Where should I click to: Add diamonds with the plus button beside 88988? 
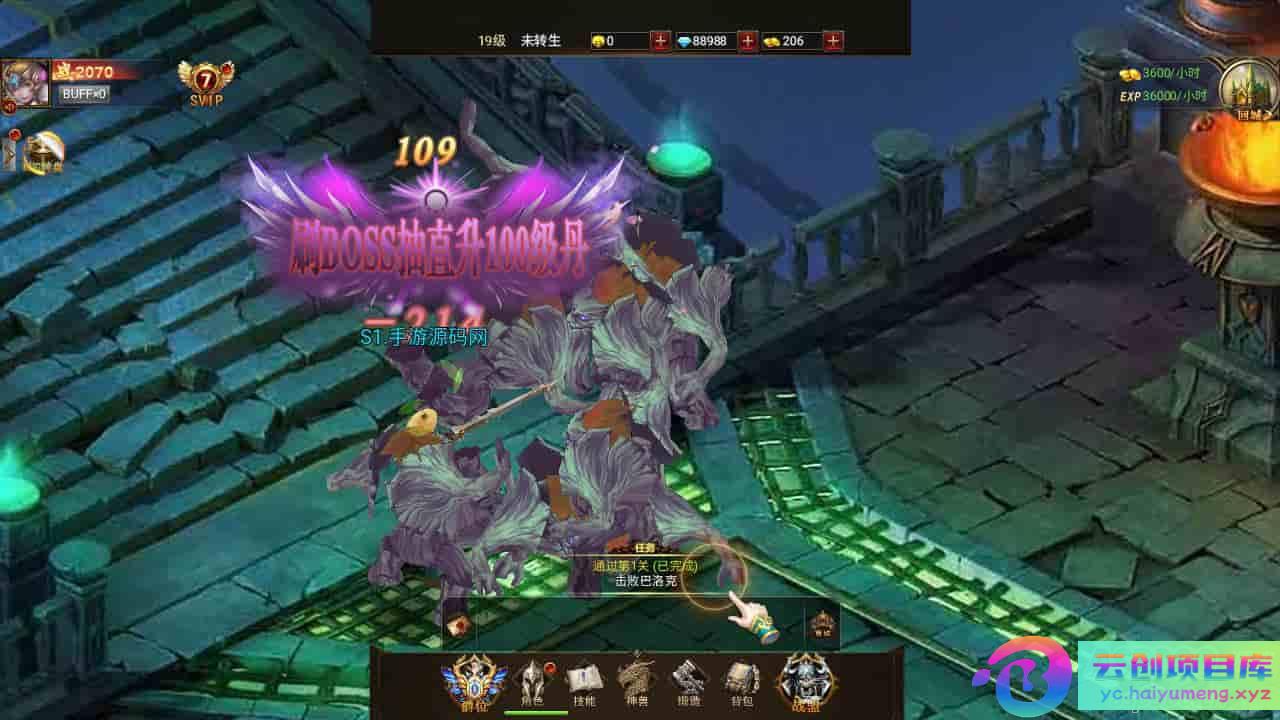(748, 41)
